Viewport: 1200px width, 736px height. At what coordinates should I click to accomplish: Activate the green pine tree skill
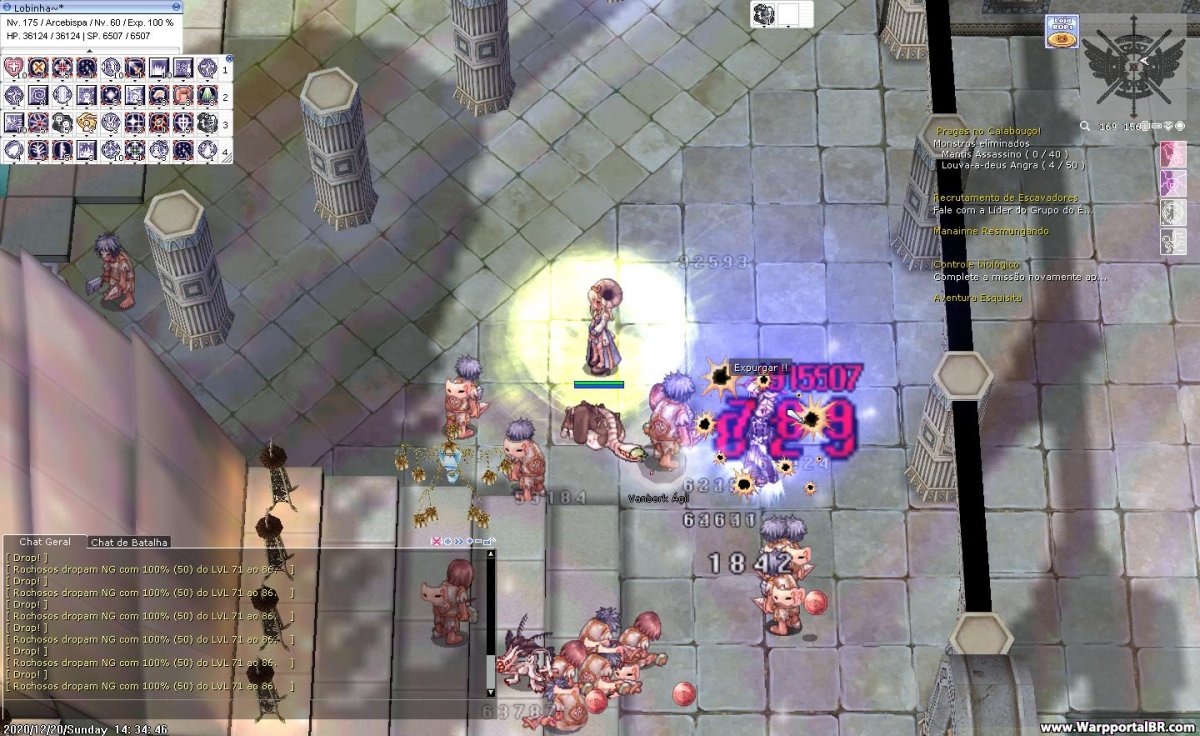tap(207, 96)
